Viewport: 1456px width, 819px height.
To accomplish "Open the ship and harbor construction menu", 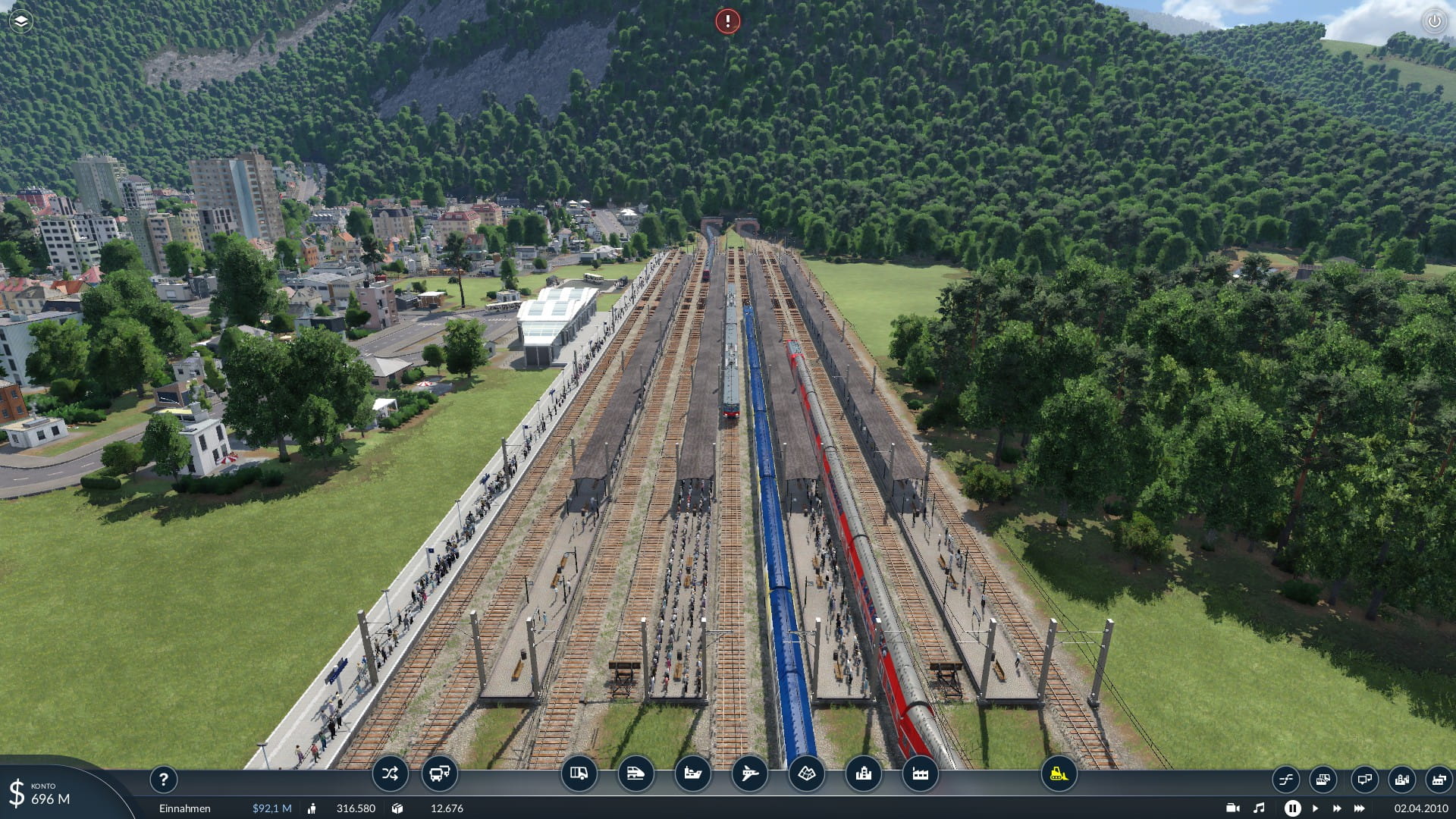I will (x=692, y=774).
